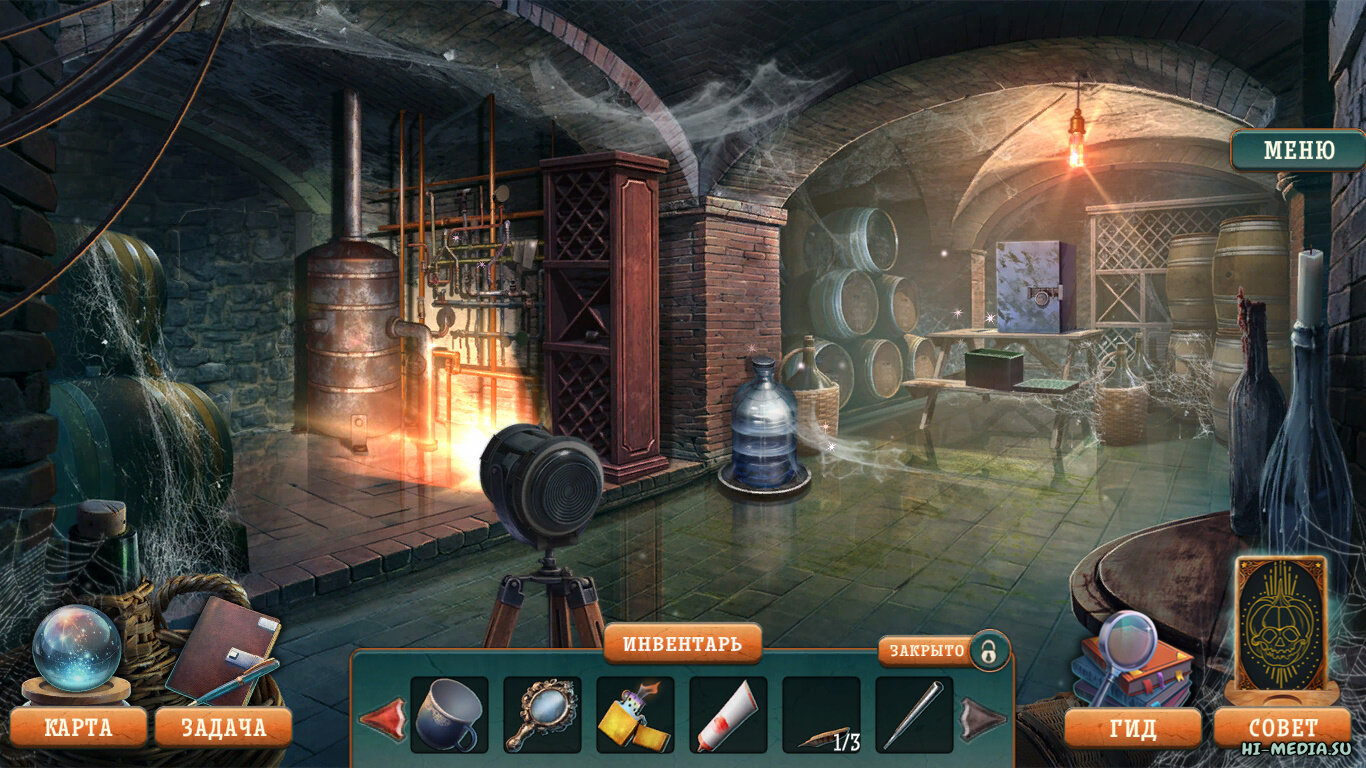Choose the white tube inventory item
The width and height of the screenshot is (1366, 768).
pyautogui.click(x=728, y=714)
